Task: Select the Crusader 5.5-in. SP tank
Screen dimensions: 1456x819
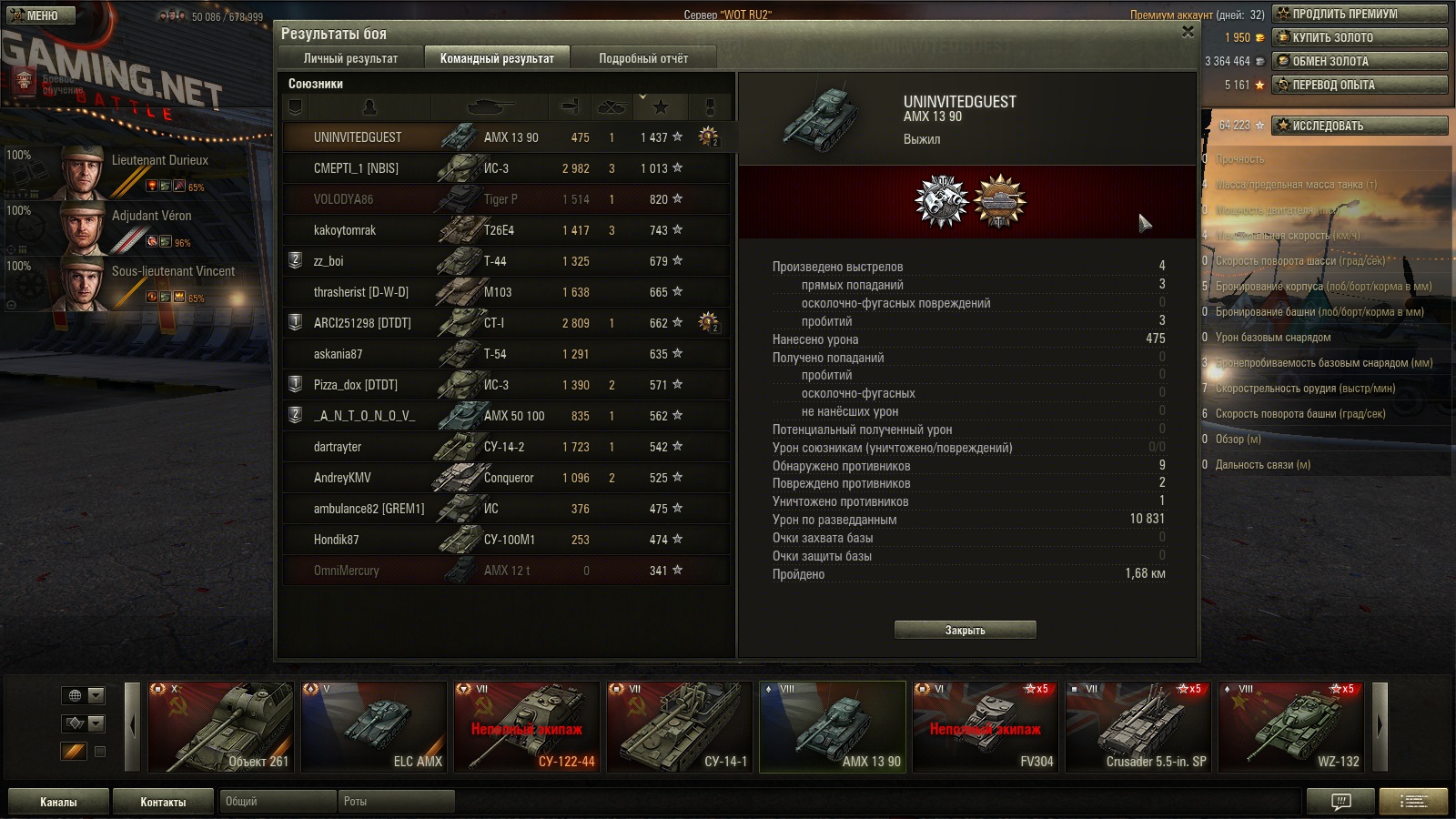Action: point(1137,727)
